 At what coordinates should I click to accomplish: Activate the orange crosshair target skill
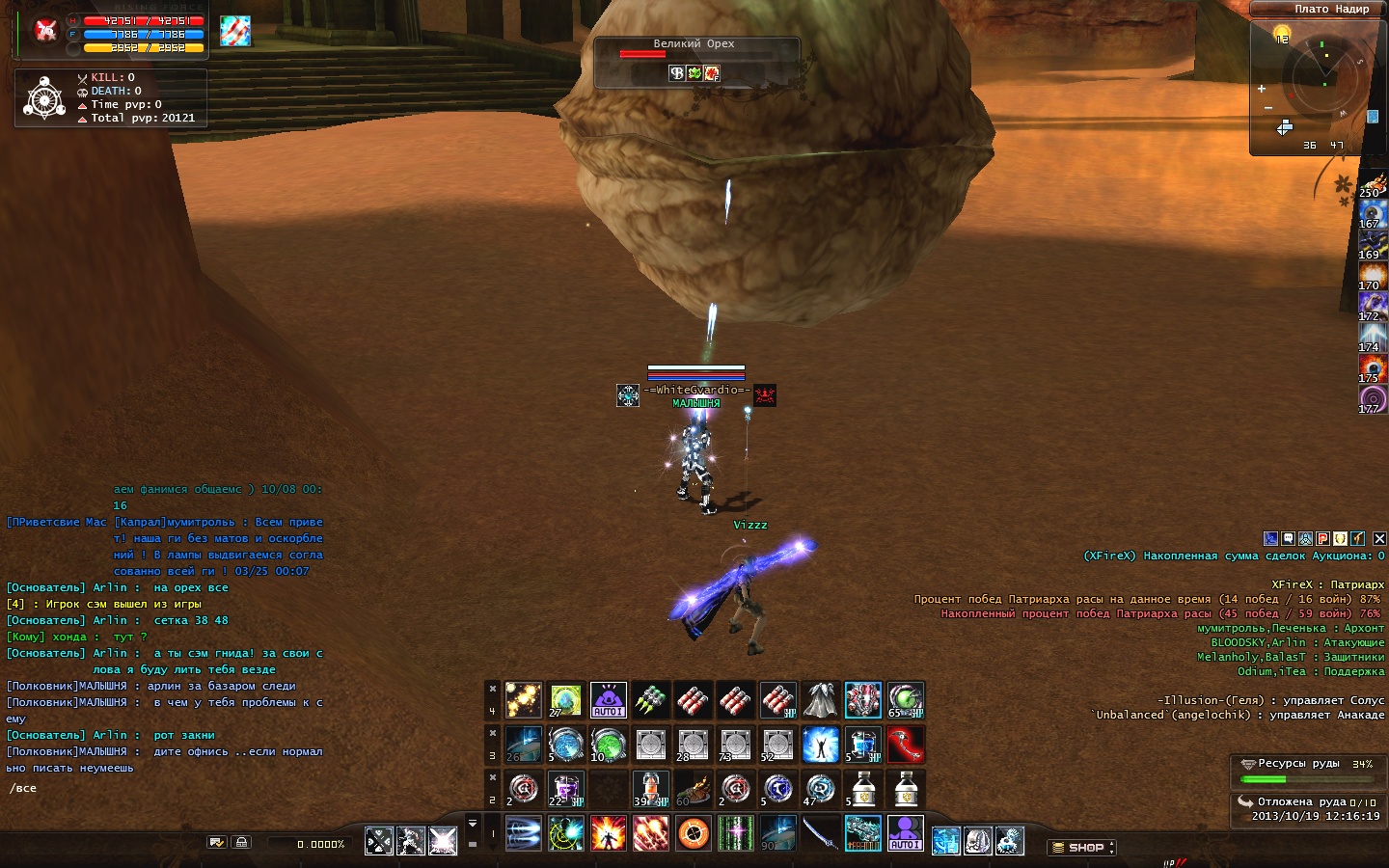(x=693, y=833)
